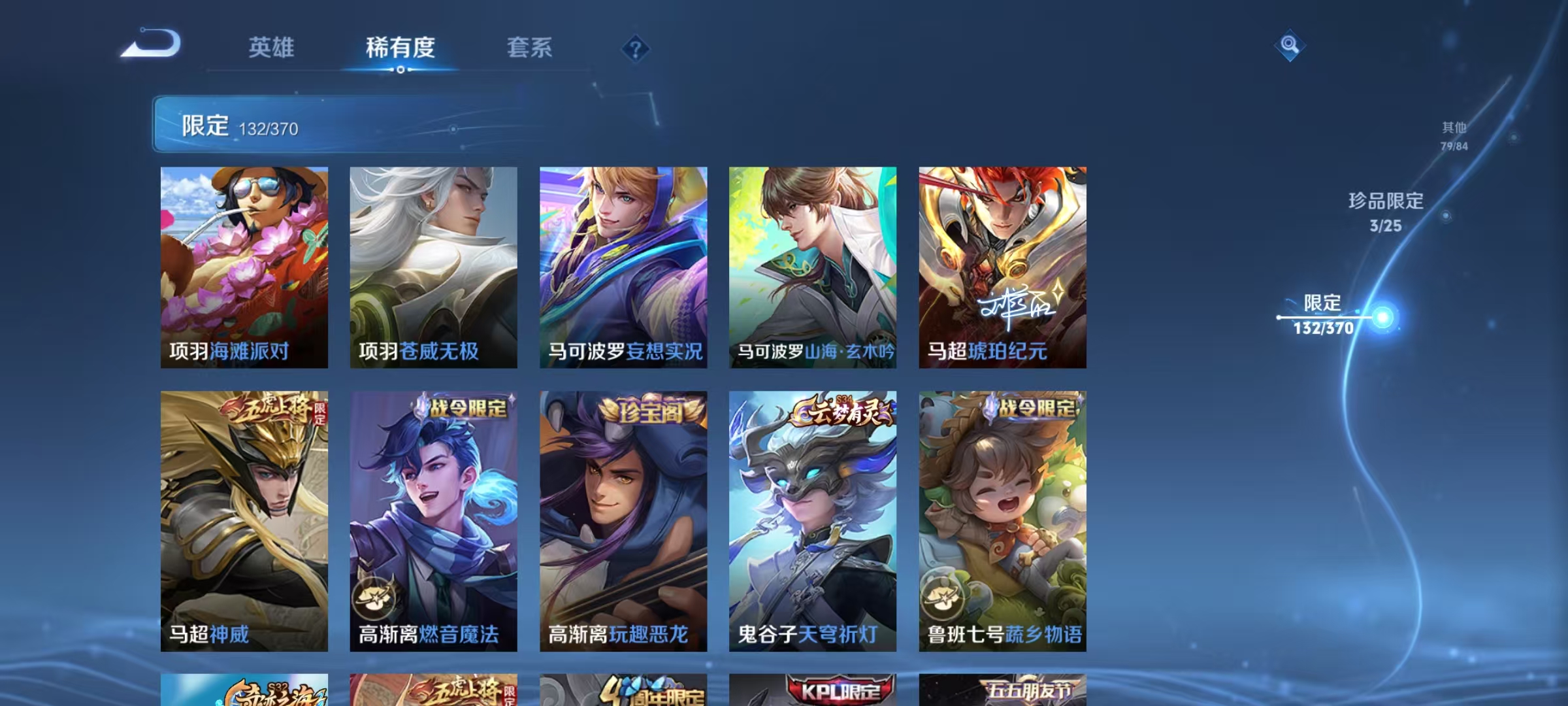Screen dimensions: 1568x706
Task: Switch to the 套系 tab
Action: (x=530, y=47)
